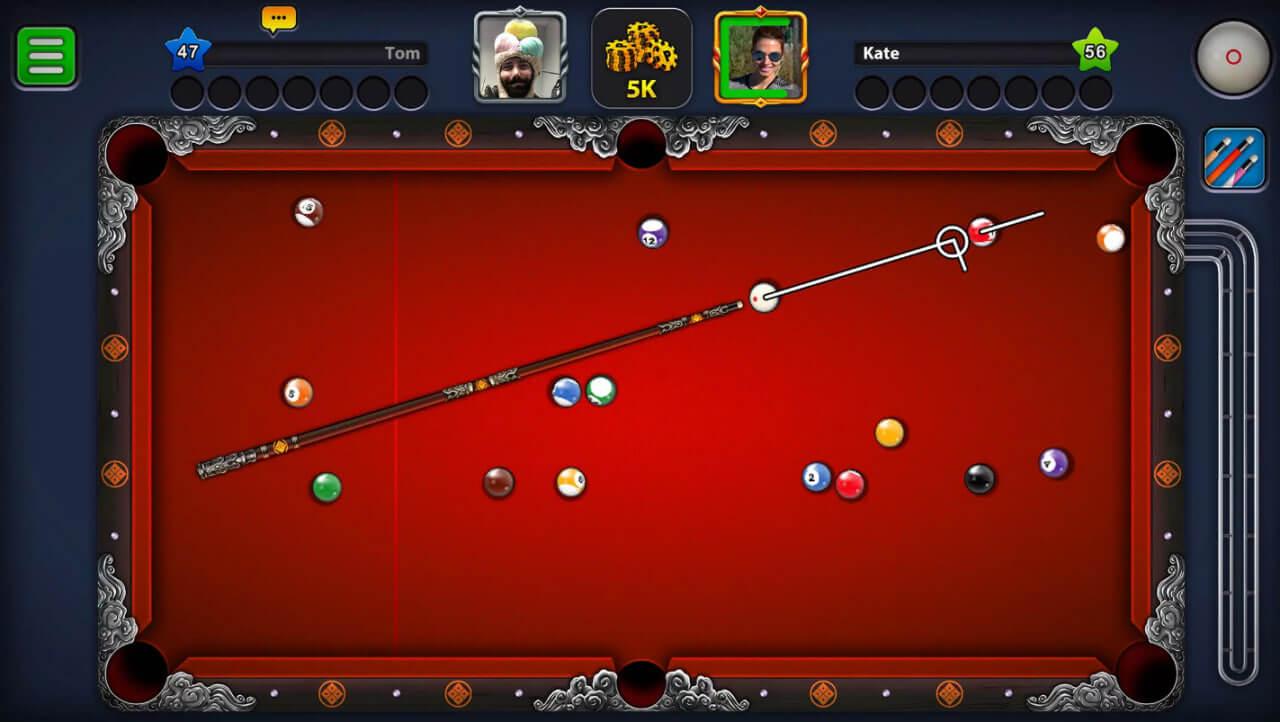The height and width of the screenshot is (722, 1280).
Task: Open the chat bubble above Tom's name
Action: (x=277, y=19)
